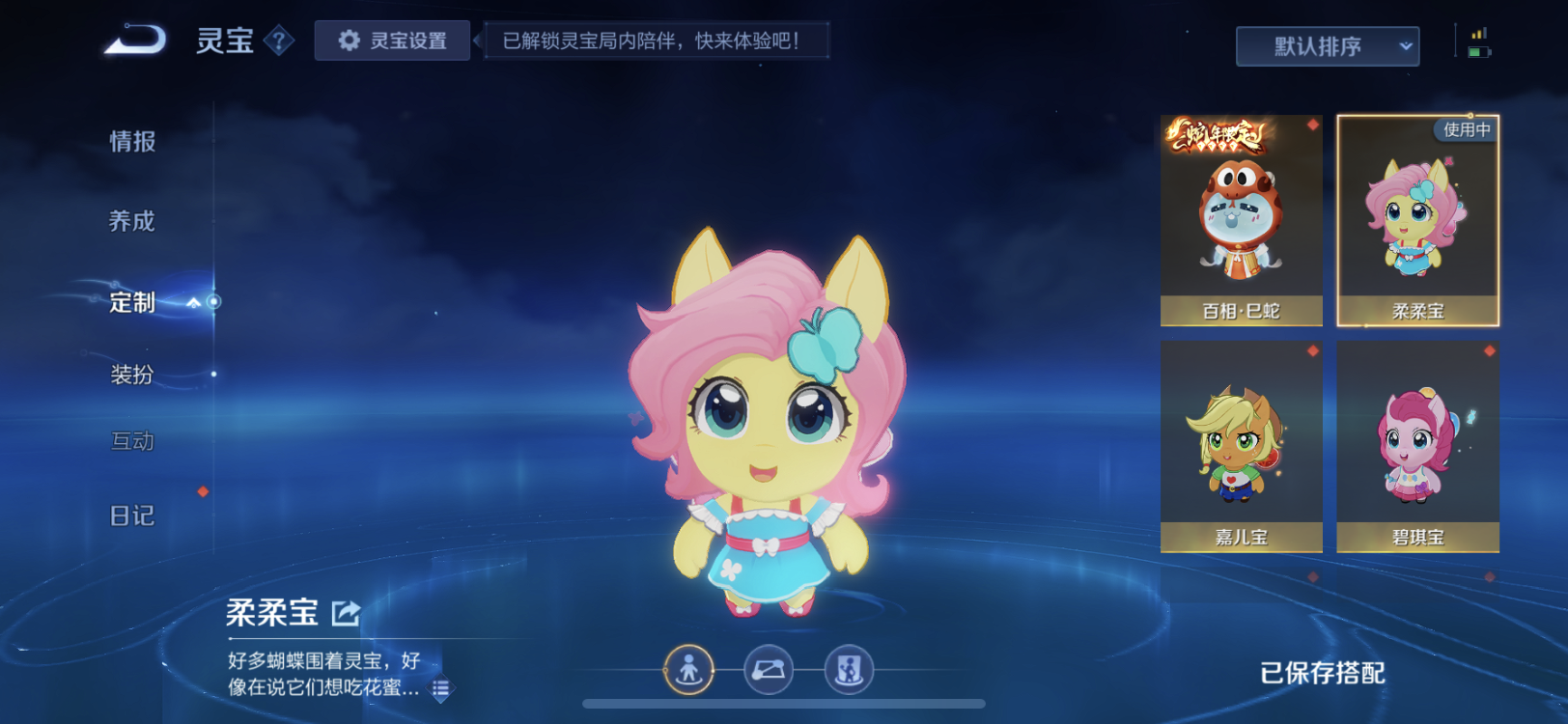Click the share icon next to 柔柔宝
The width and height of the screenshot is (1568, 724).
pyautogui.click(x=344, y=611)
